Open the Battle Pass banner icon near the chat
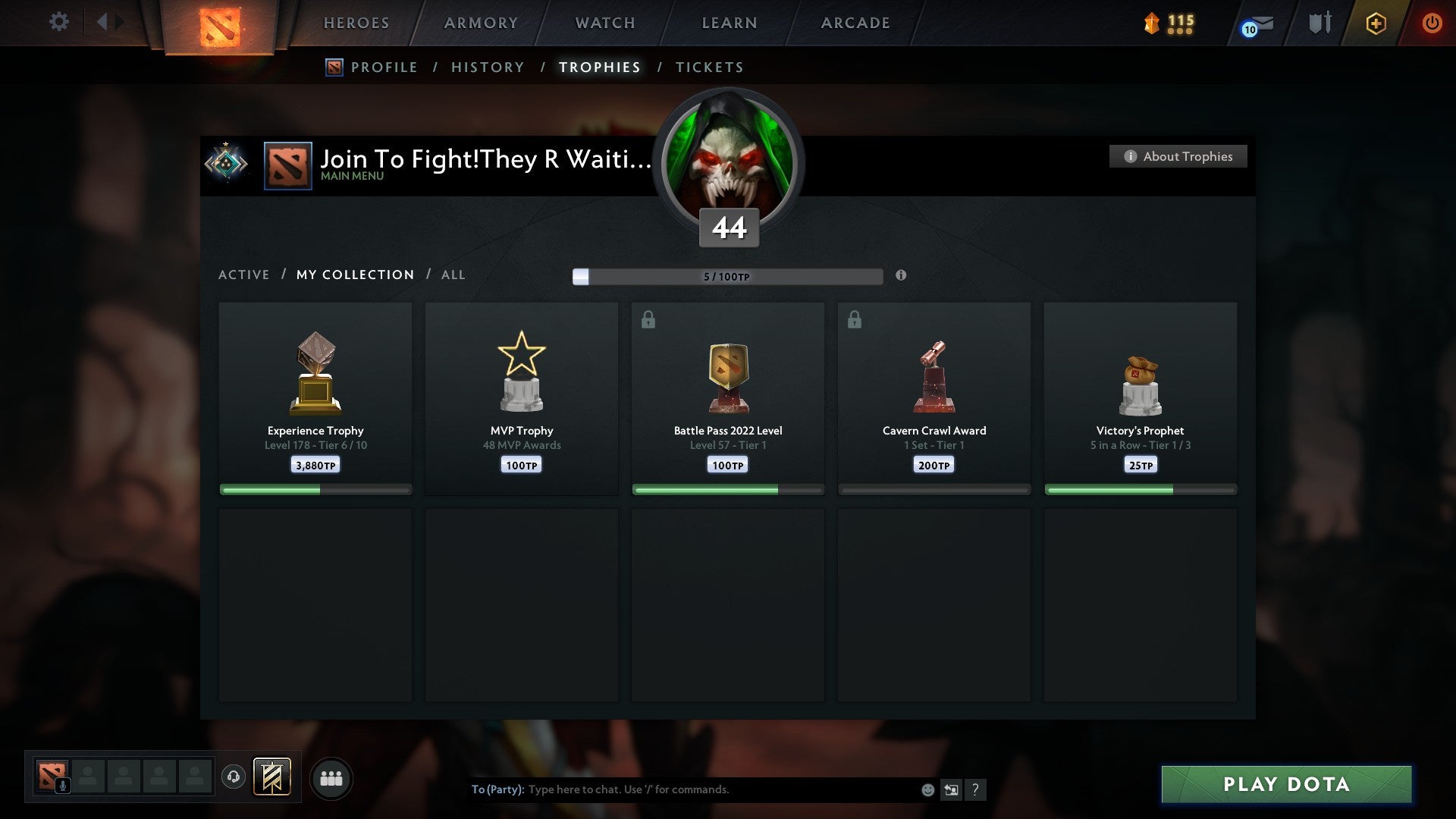Screen dimensions: 1456x819 click(x=272, y=777)
